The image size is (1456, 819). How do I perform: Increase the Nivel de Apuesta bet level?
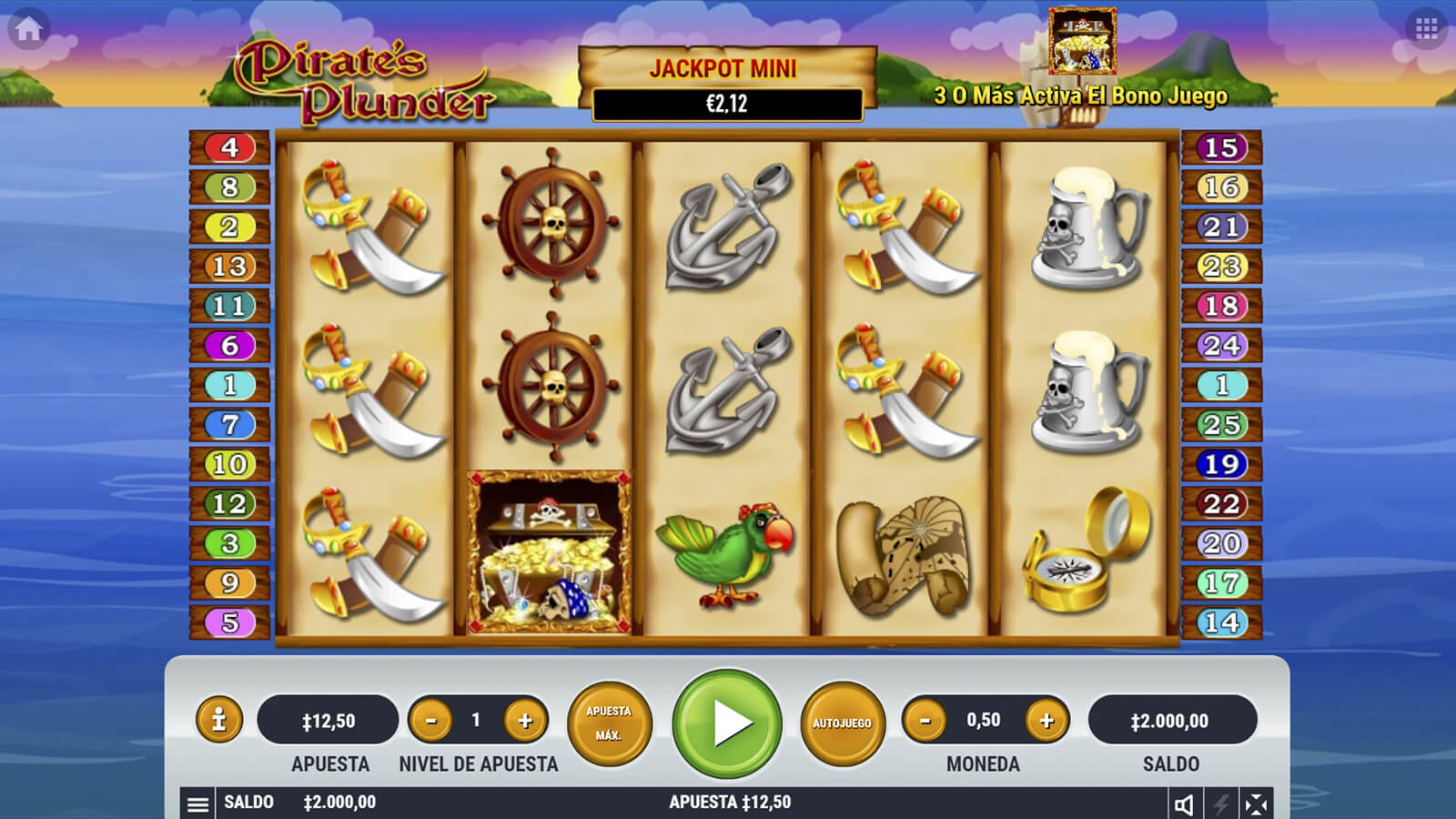pyautogui.click(x=525, y=721)
